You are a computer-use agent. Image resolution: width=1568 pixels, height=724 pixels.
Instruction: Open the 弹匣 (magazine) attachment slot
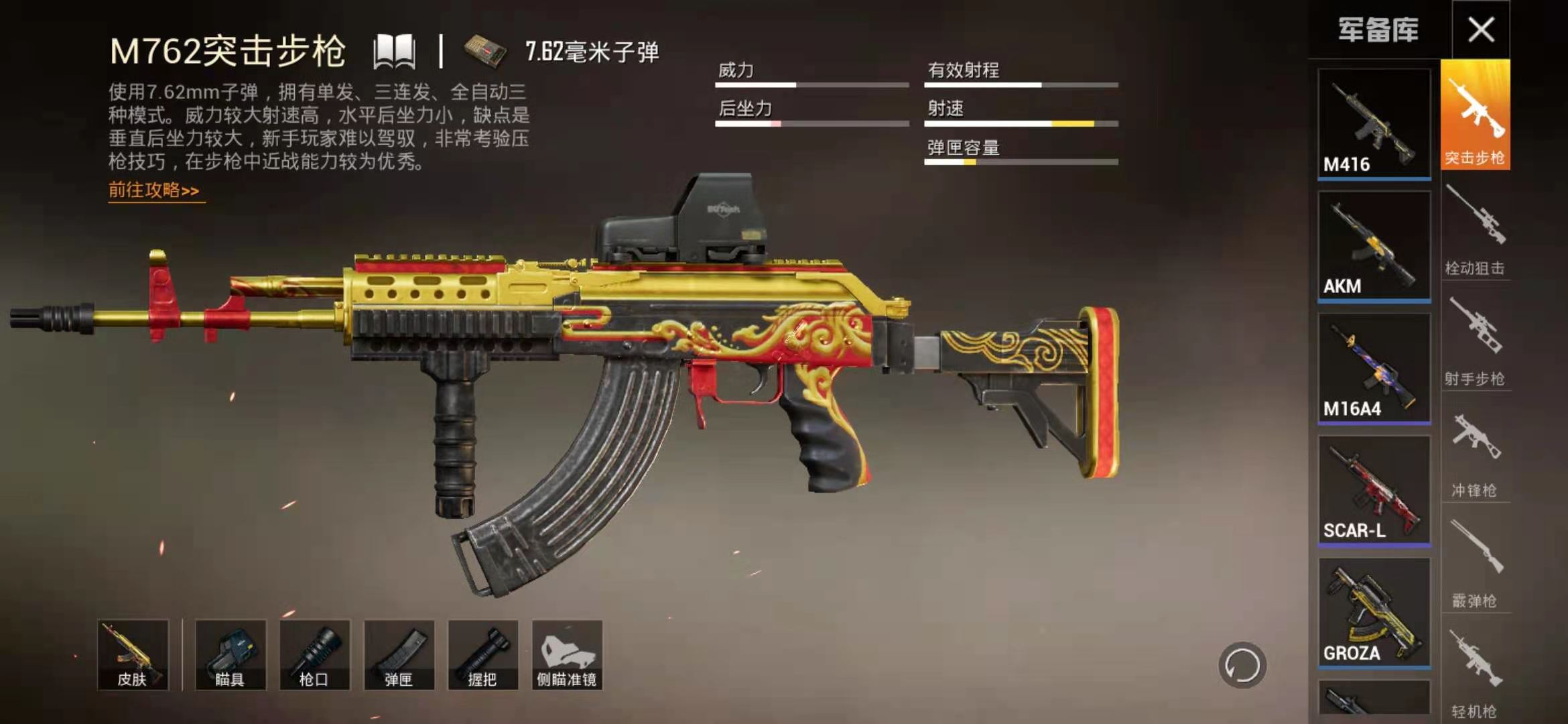401,654
